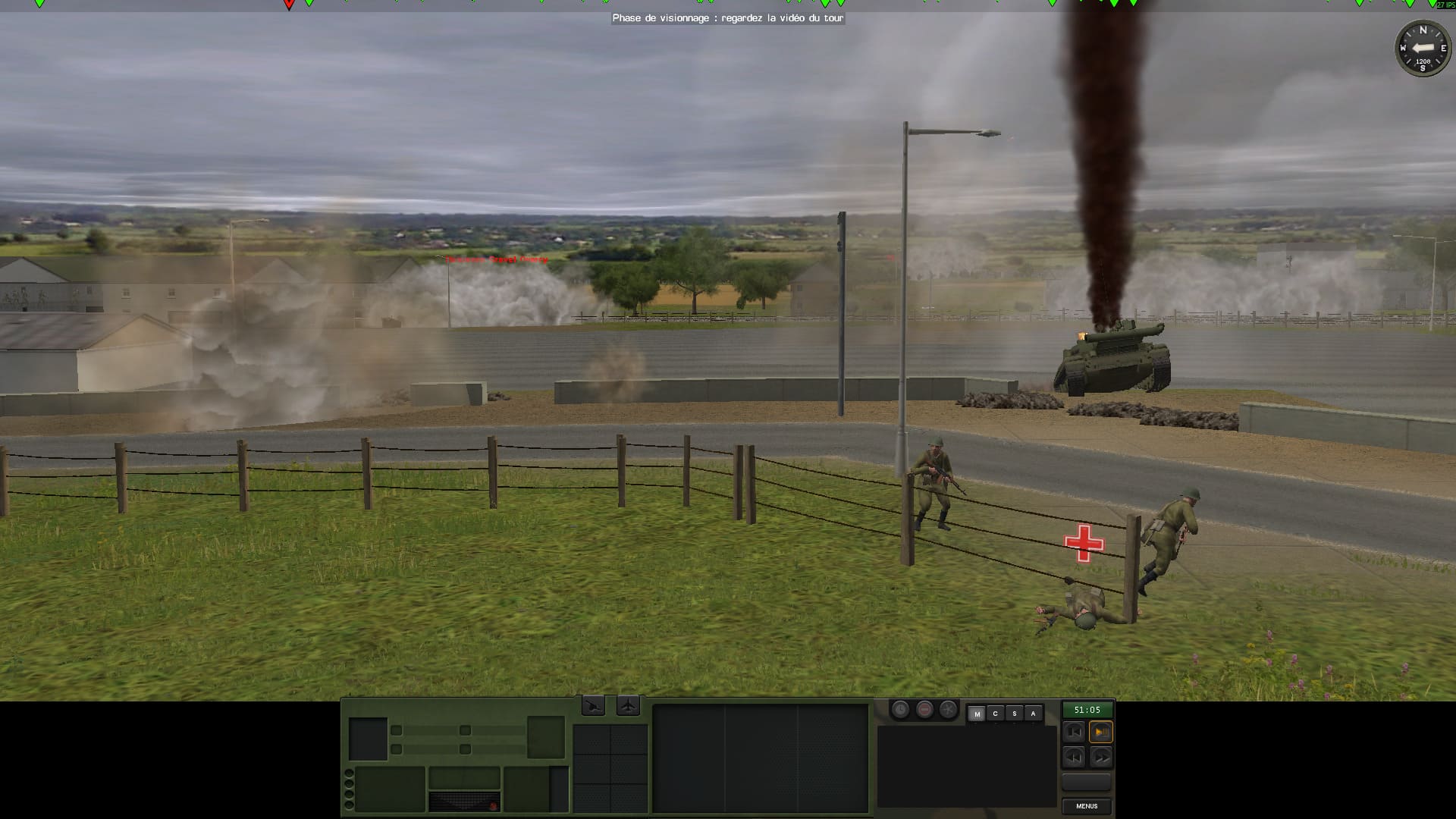Select the C command tab
The height and width of the screenshot is (819, 1456).
[x=996, y=714]
